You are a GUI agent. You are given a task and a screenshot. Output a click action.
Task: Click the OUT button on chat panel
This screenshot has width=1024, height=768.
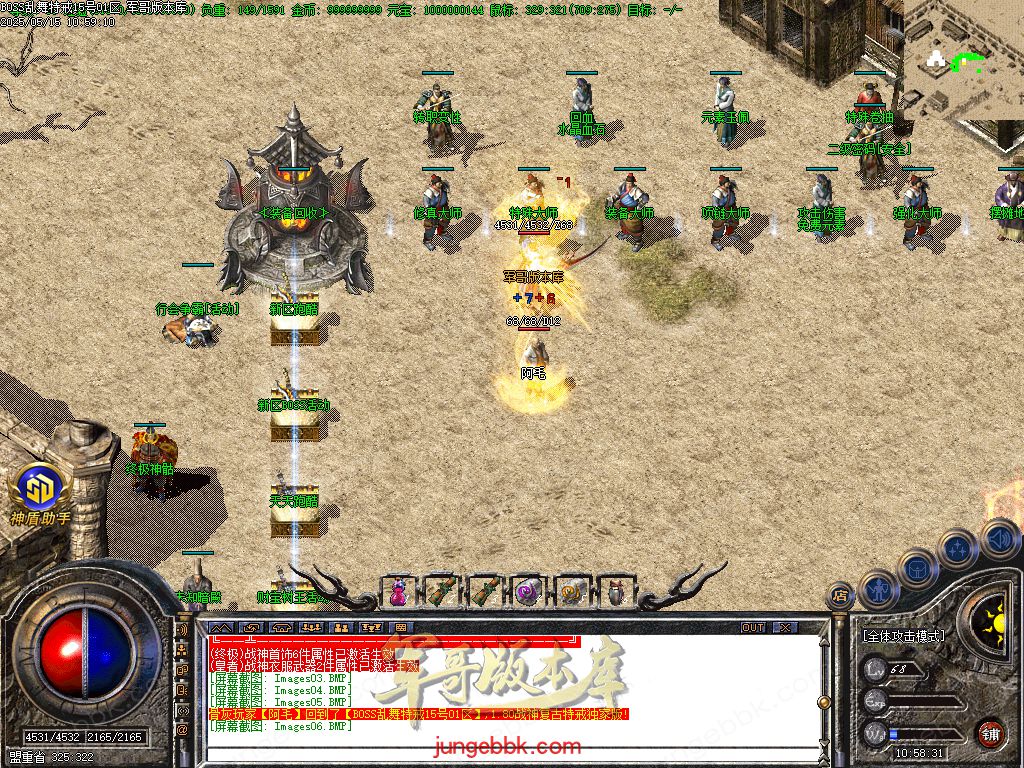pyautogui.click(x=753, y=627)
